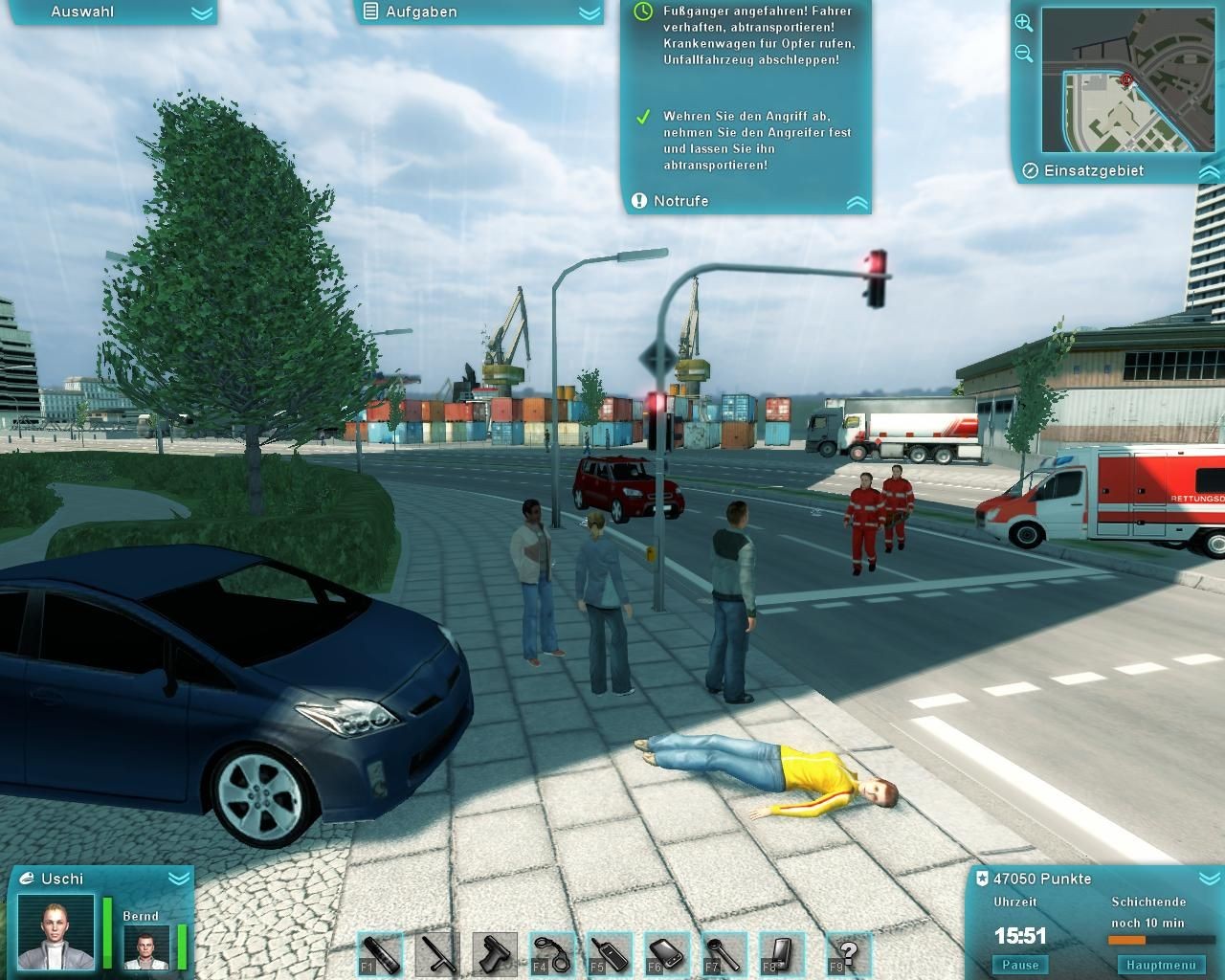Use the F8 mobile phone
Image resolution: width=1225 pixels, height=980 pixels.
pyautogui.click(x=782, y=954)
